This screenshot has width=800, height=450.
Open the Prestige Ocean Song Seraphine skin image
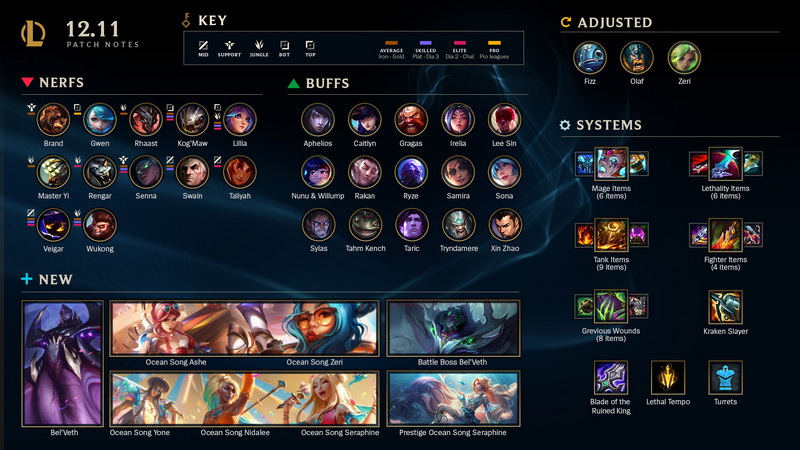[452, 399]
